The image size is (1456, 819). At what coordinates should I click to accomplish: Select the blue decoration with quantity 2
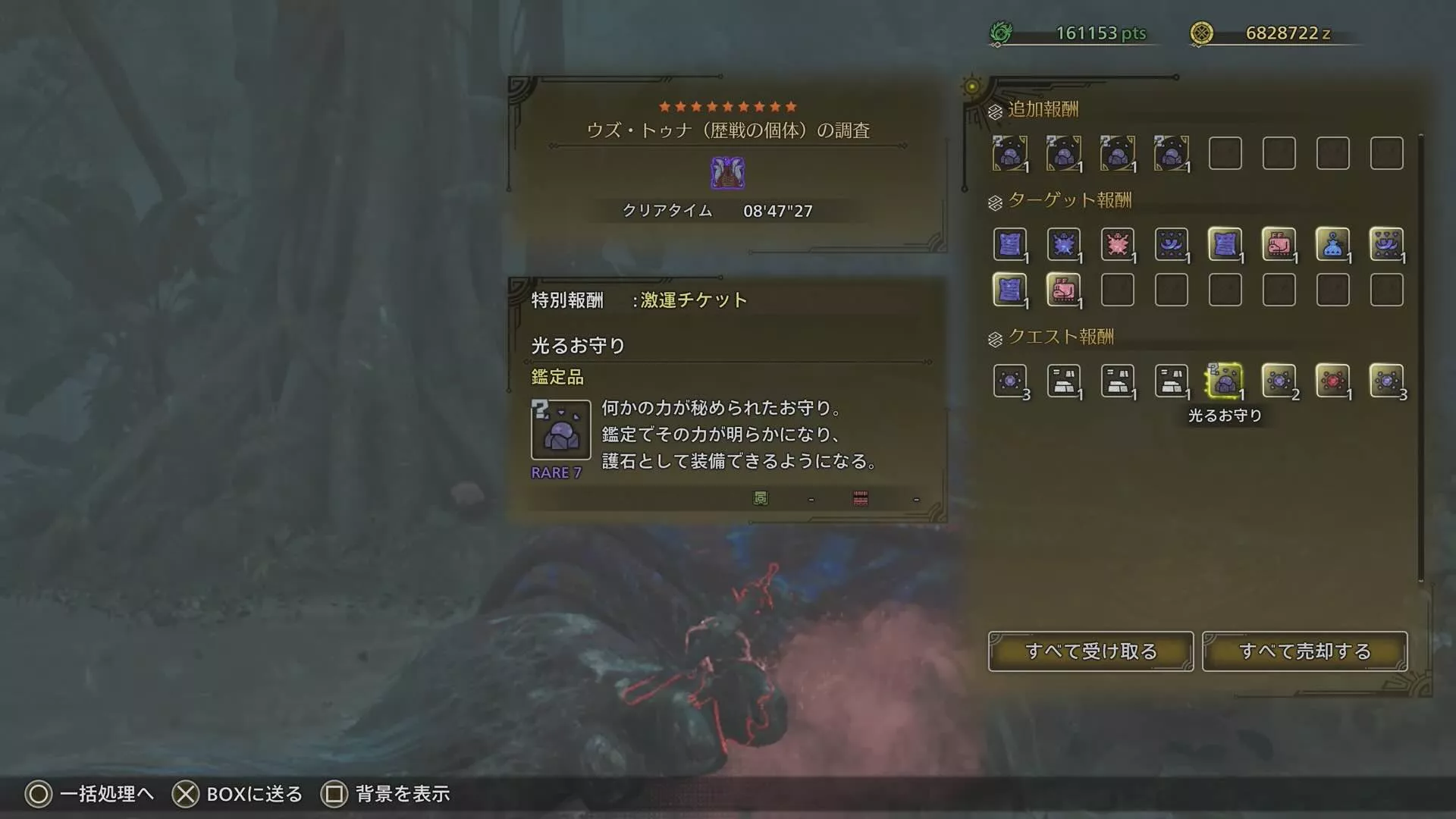1279,381
